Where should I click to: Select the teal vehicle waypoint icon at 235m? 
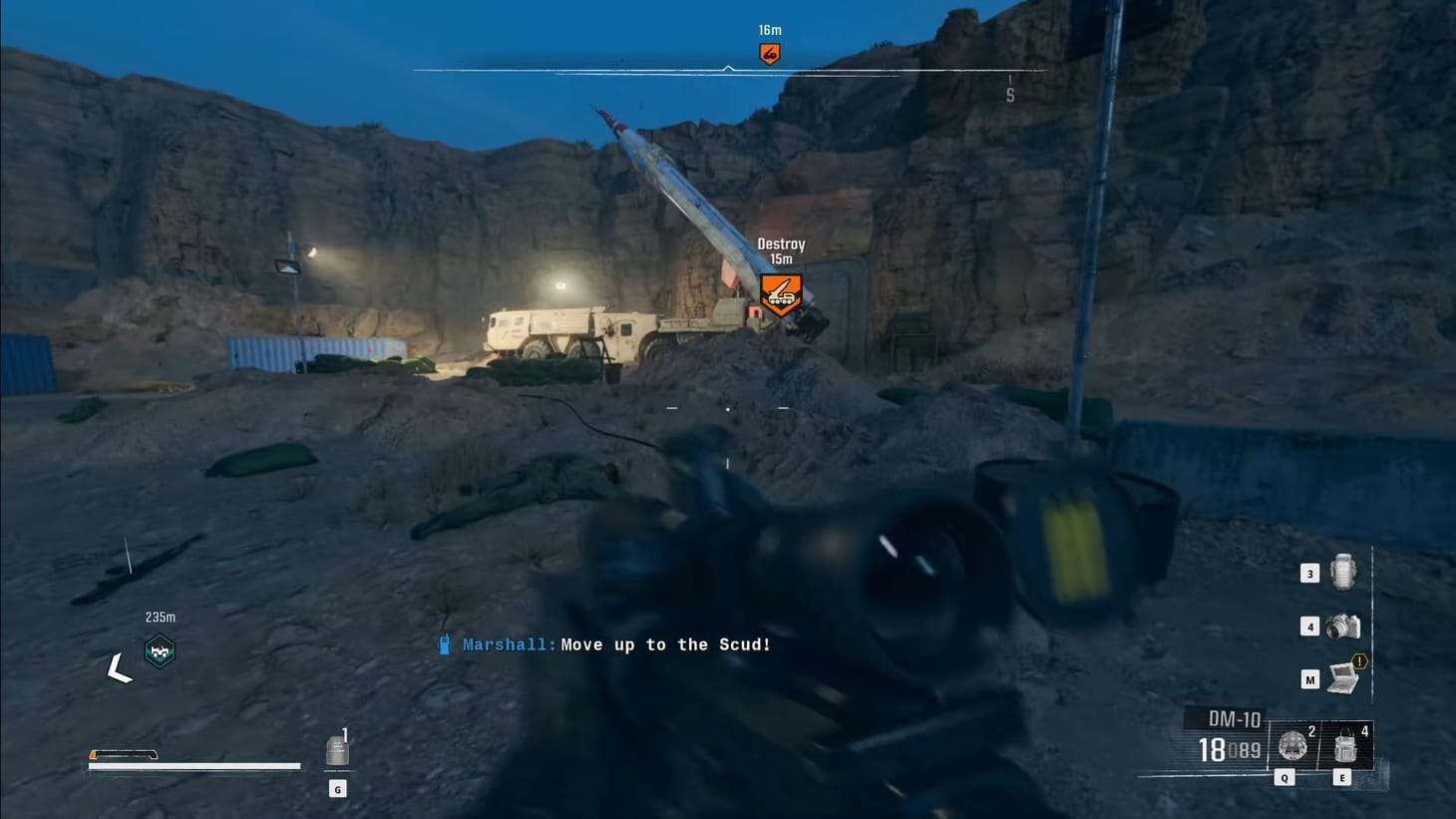(x=160, y=649)
